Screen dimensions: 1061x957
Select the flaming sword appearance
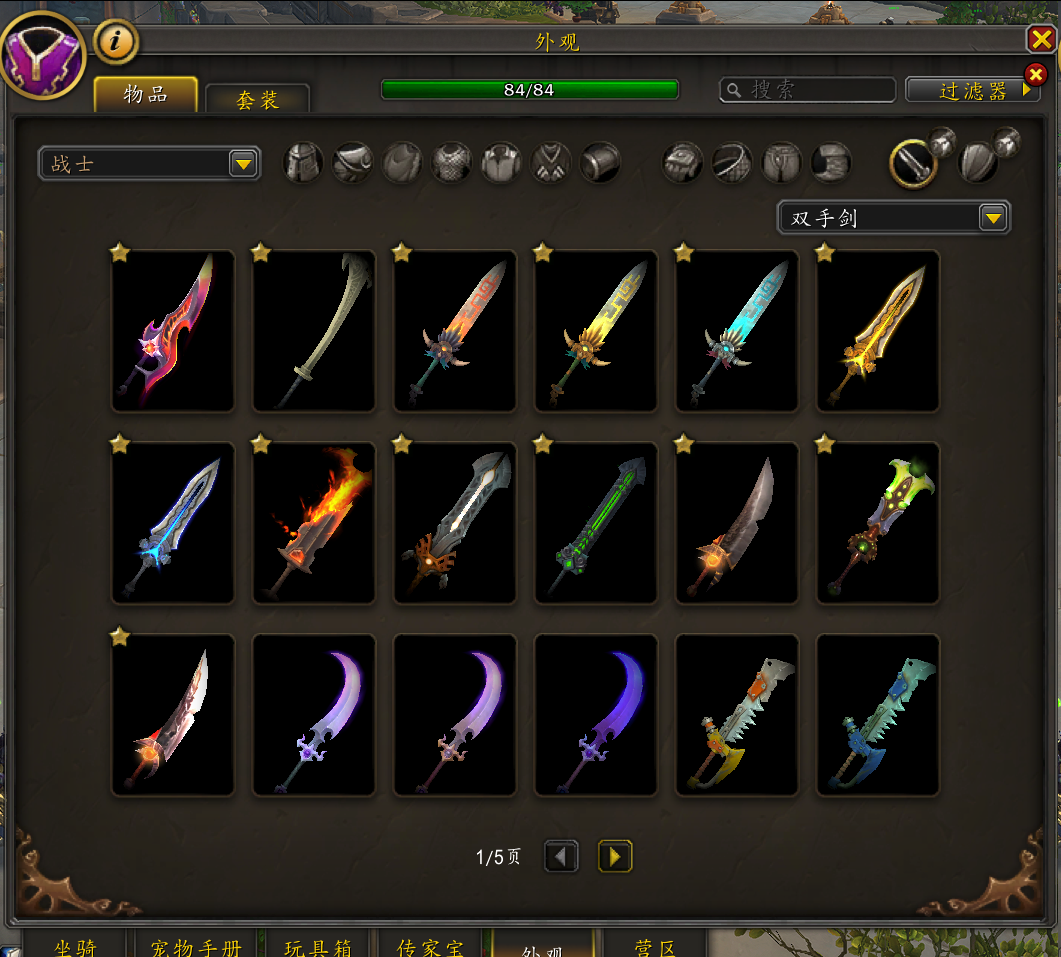click(x=314, y=523)
